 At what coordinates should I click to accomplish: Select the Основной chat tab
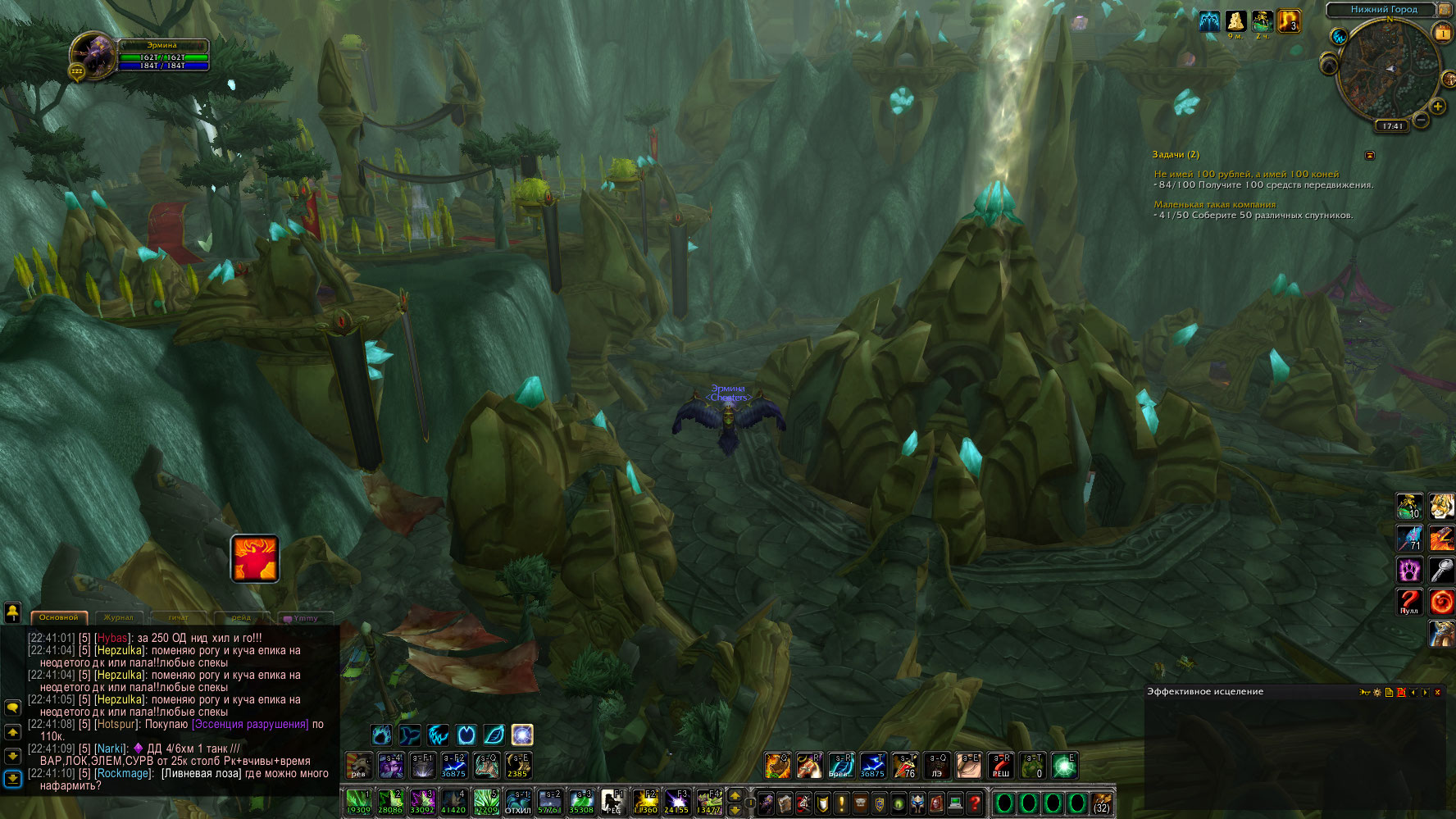coord(58,617)
